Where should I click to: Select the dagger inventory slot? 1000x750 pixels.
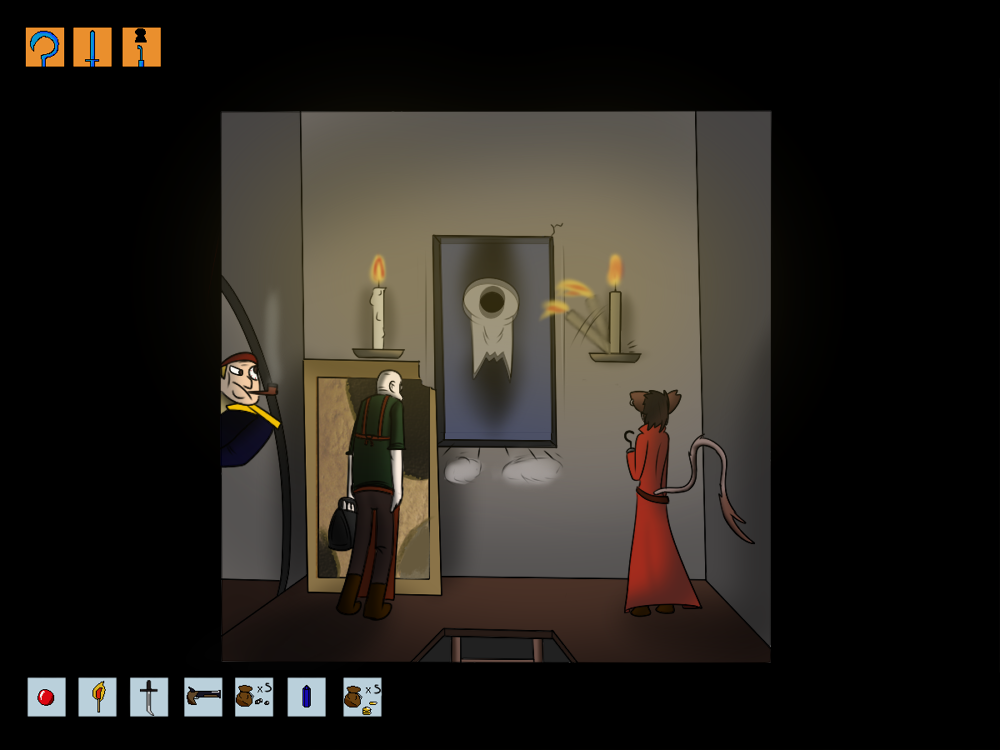149,697
